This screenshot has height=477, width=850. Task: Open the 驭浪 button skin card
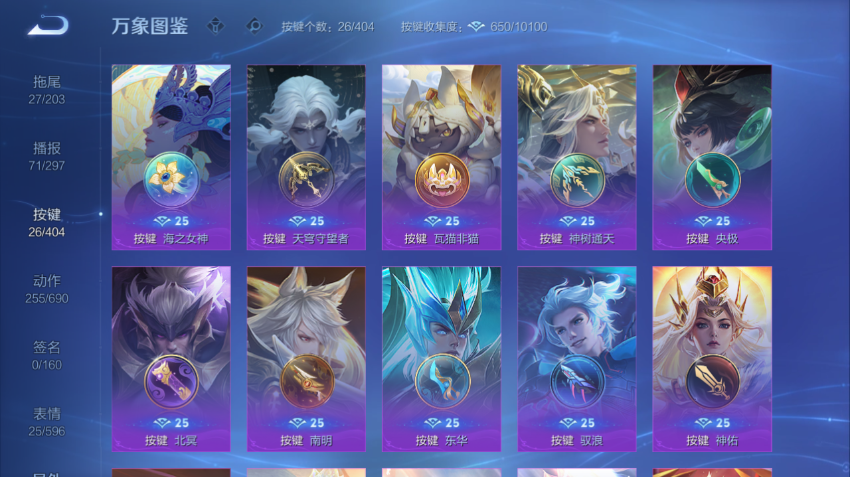click(576, 358)
